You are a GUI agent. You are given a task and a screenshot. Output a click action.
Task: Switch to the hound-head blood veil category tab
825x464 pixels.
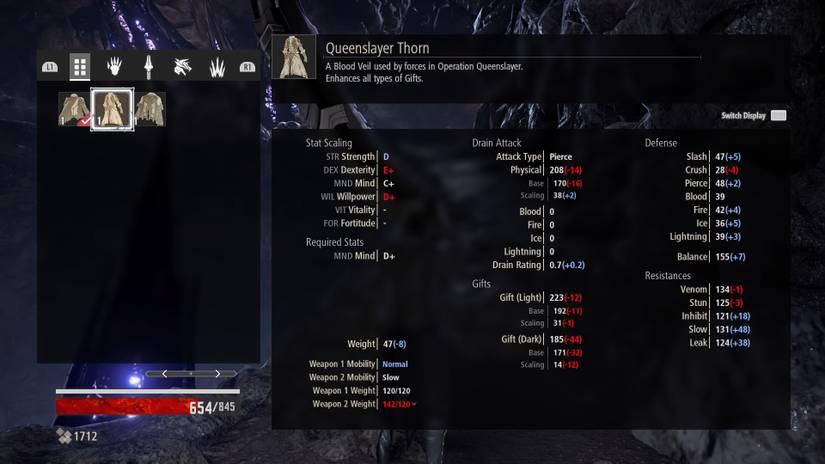(x=182, y=67)
